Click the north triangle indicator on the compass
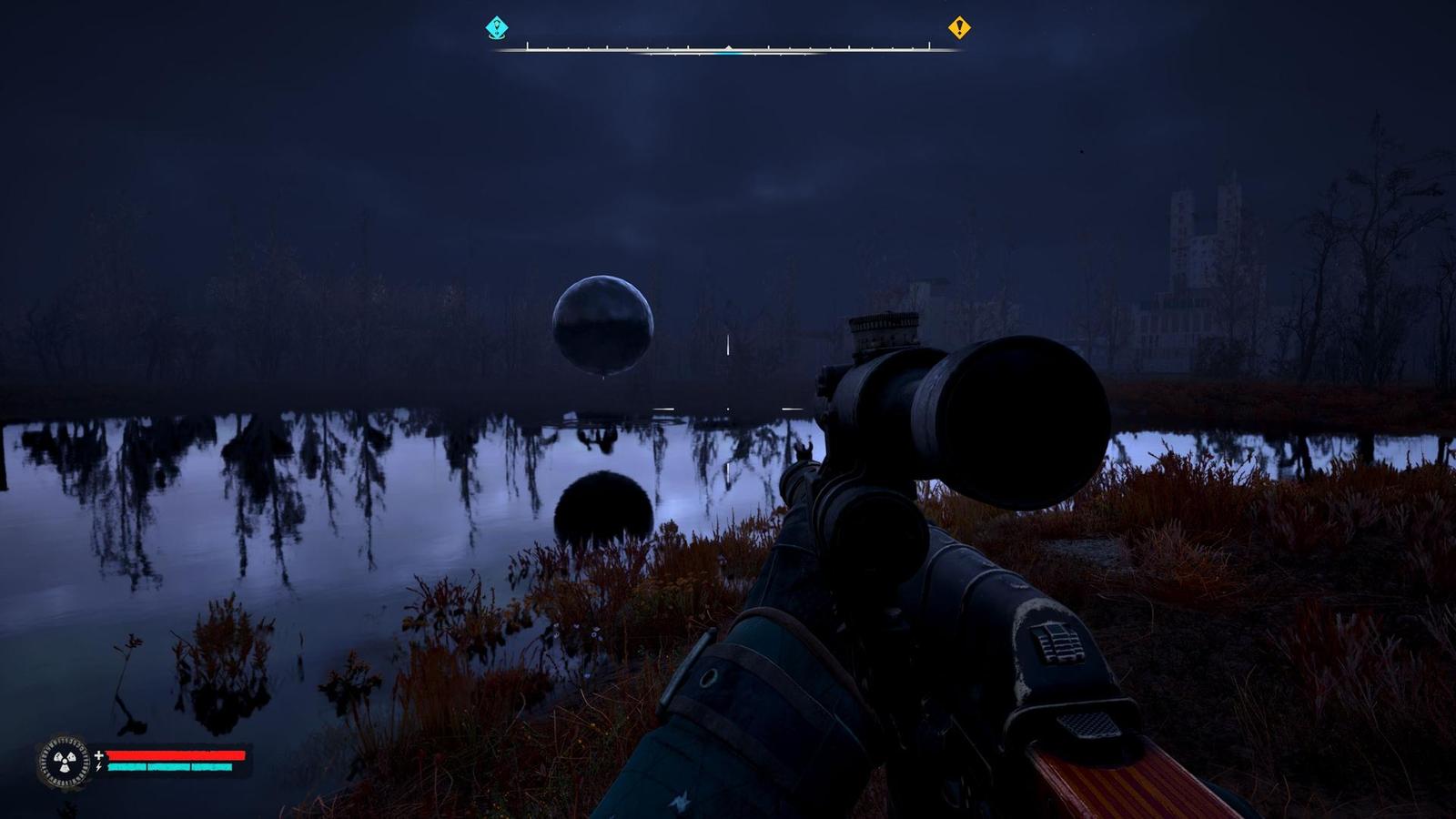Screen dimensions: 1456x819 point(728,48)
